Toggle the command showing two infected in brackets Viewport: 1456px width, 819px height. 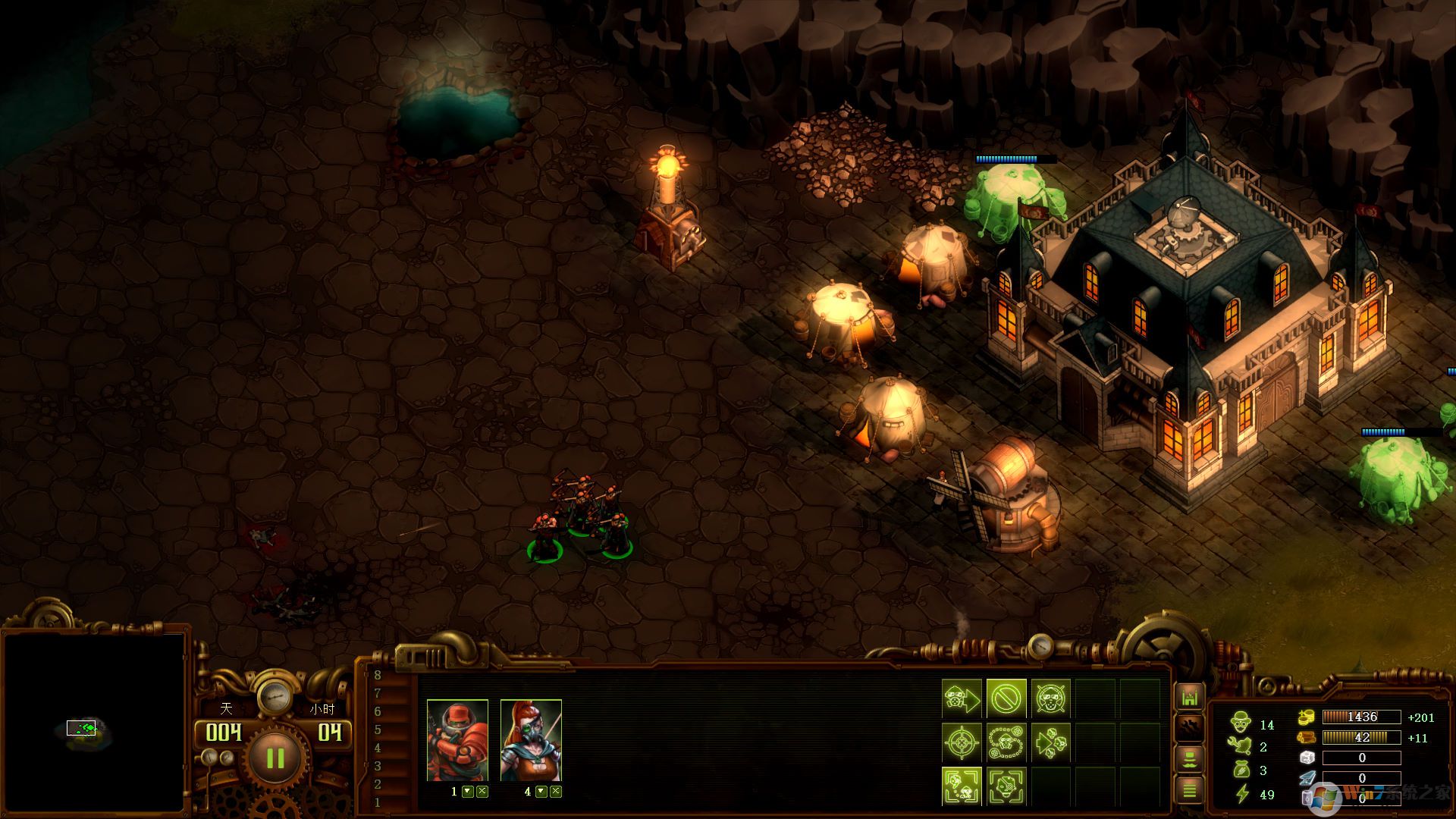962,786
